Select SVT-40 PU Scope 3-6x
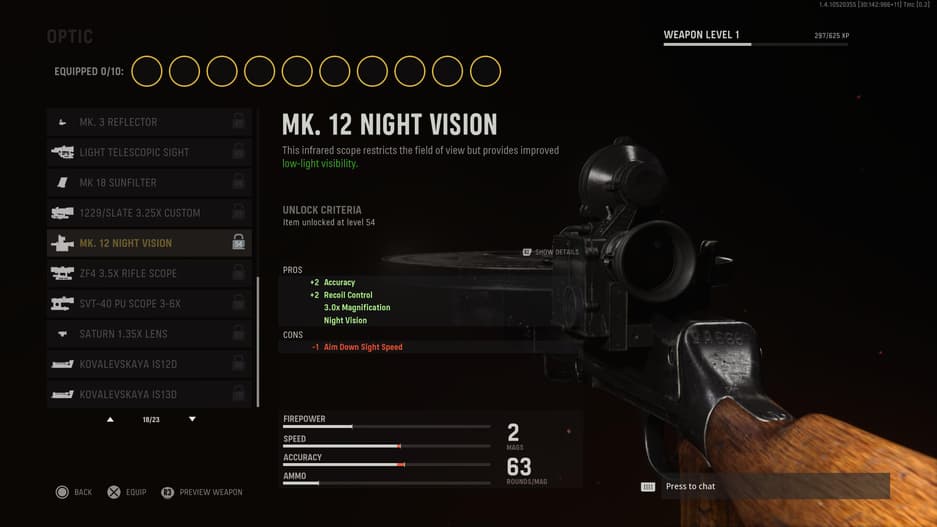937x527 pixels. 148,303
